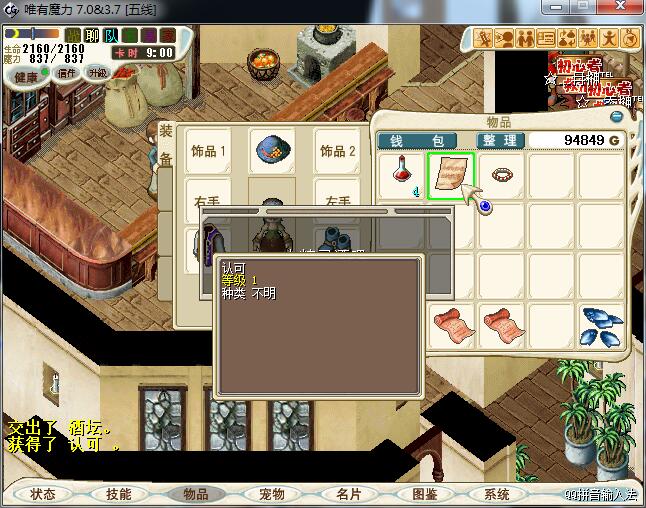Screen dimensions: 646x508
Task: Click the 升级 level-up button
Action: (97, 73)
